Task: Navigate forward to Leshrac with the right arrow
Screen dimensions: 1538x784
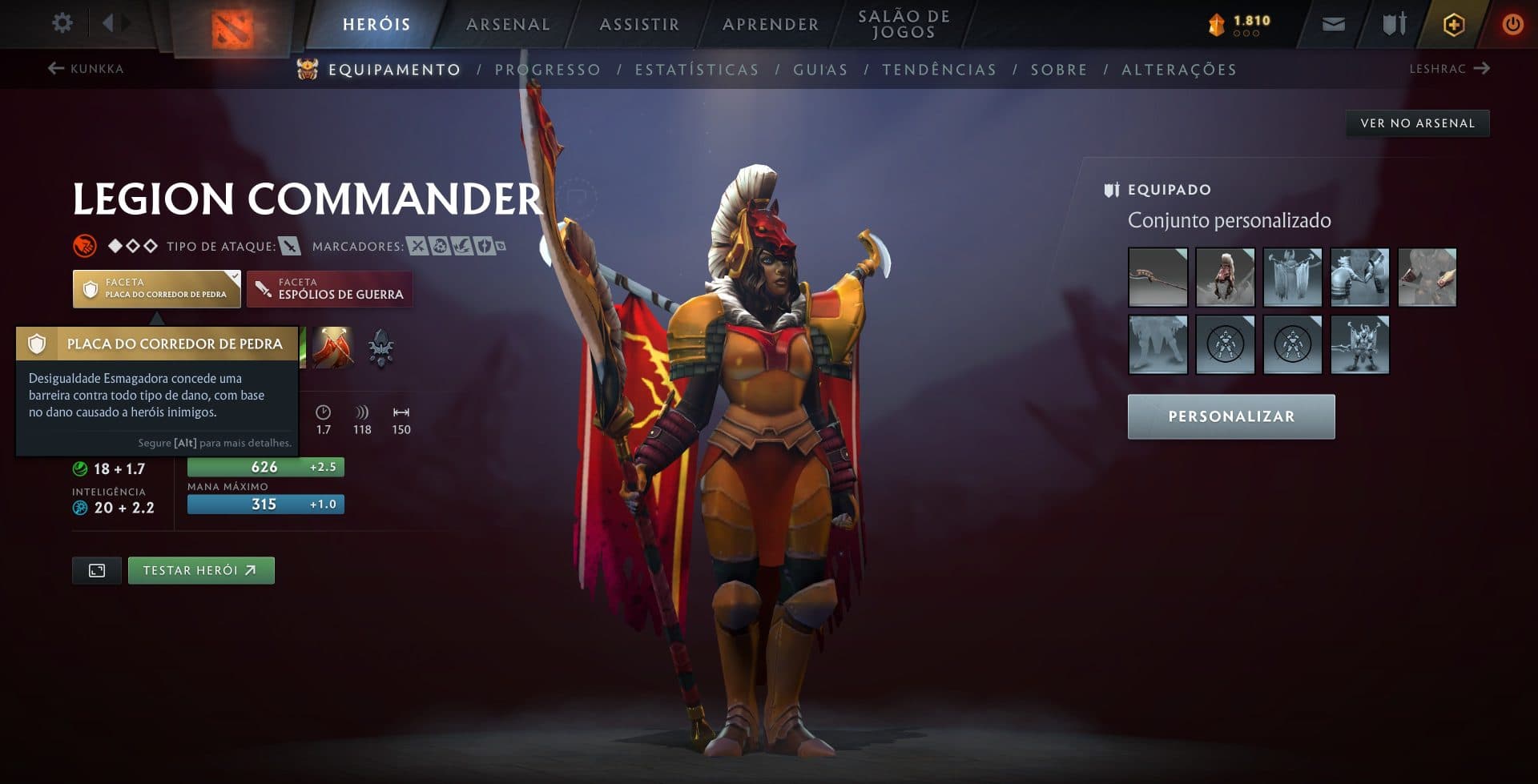Action: point(1481,68)
